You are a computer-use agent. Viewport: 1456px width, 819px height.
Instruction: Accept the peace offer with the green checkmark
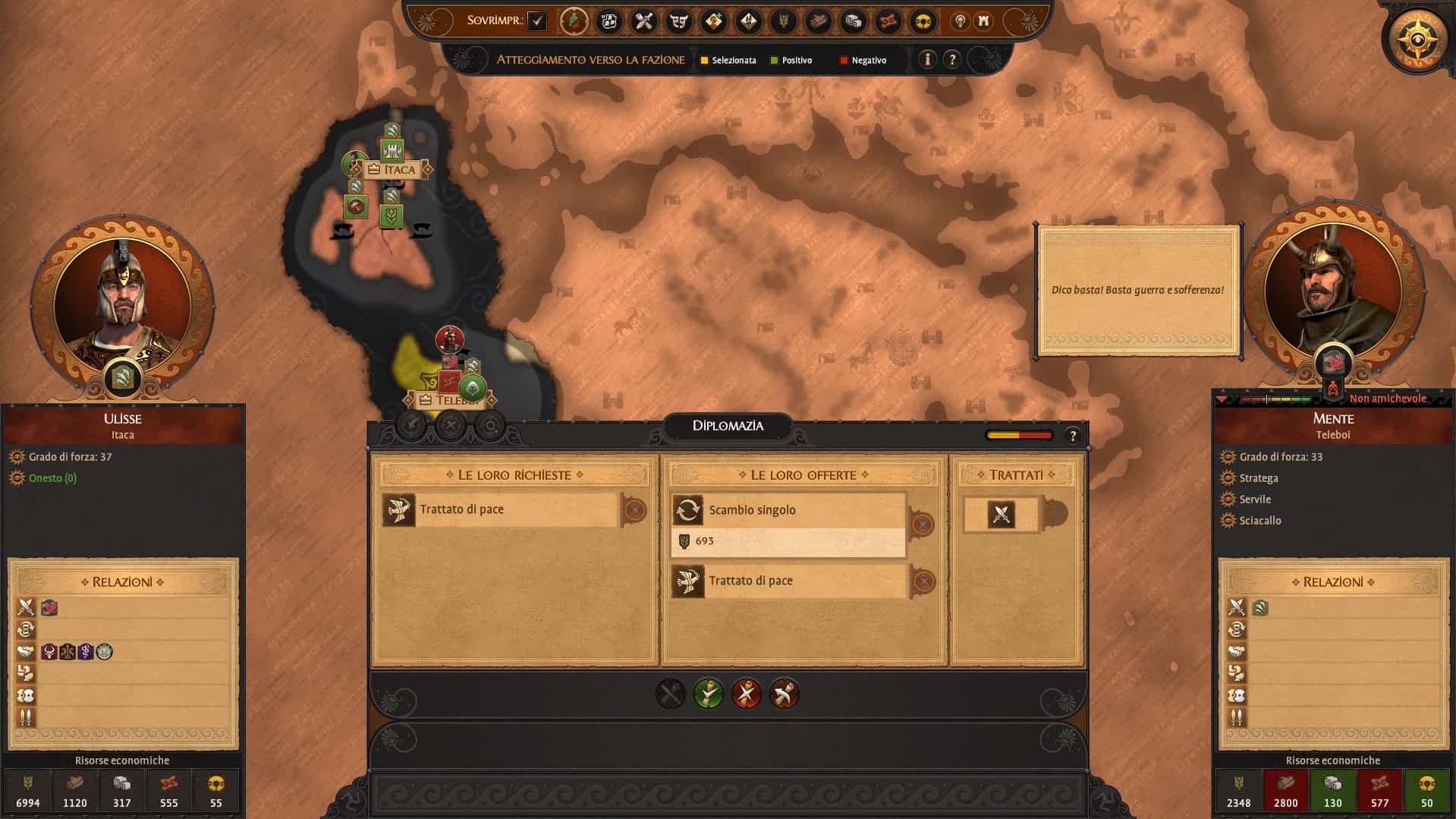tap(709, 694)
